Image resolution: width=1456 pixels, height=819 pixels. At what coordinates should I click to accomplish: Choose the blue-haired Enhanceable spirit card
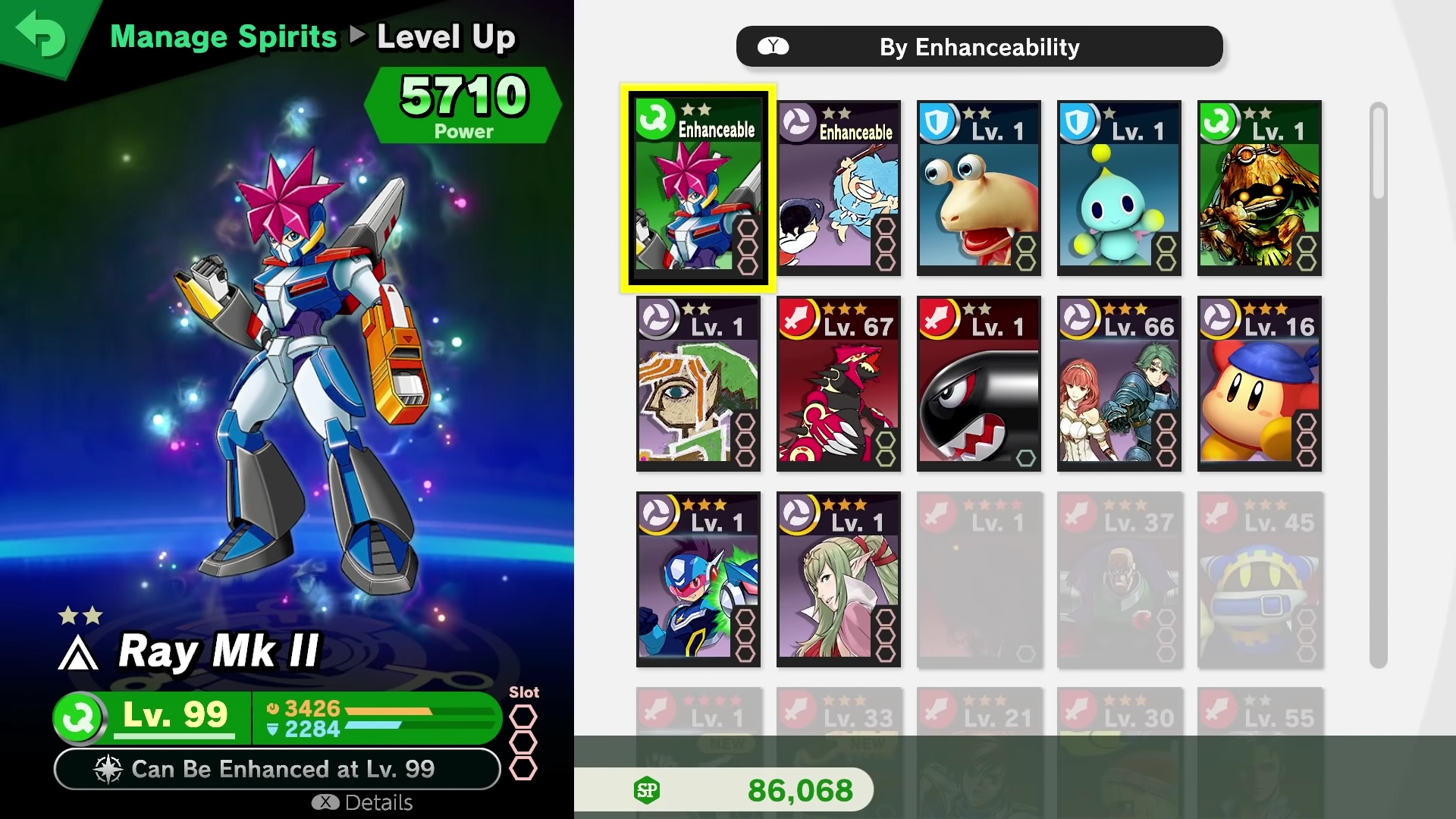click(x=838, y=187)
